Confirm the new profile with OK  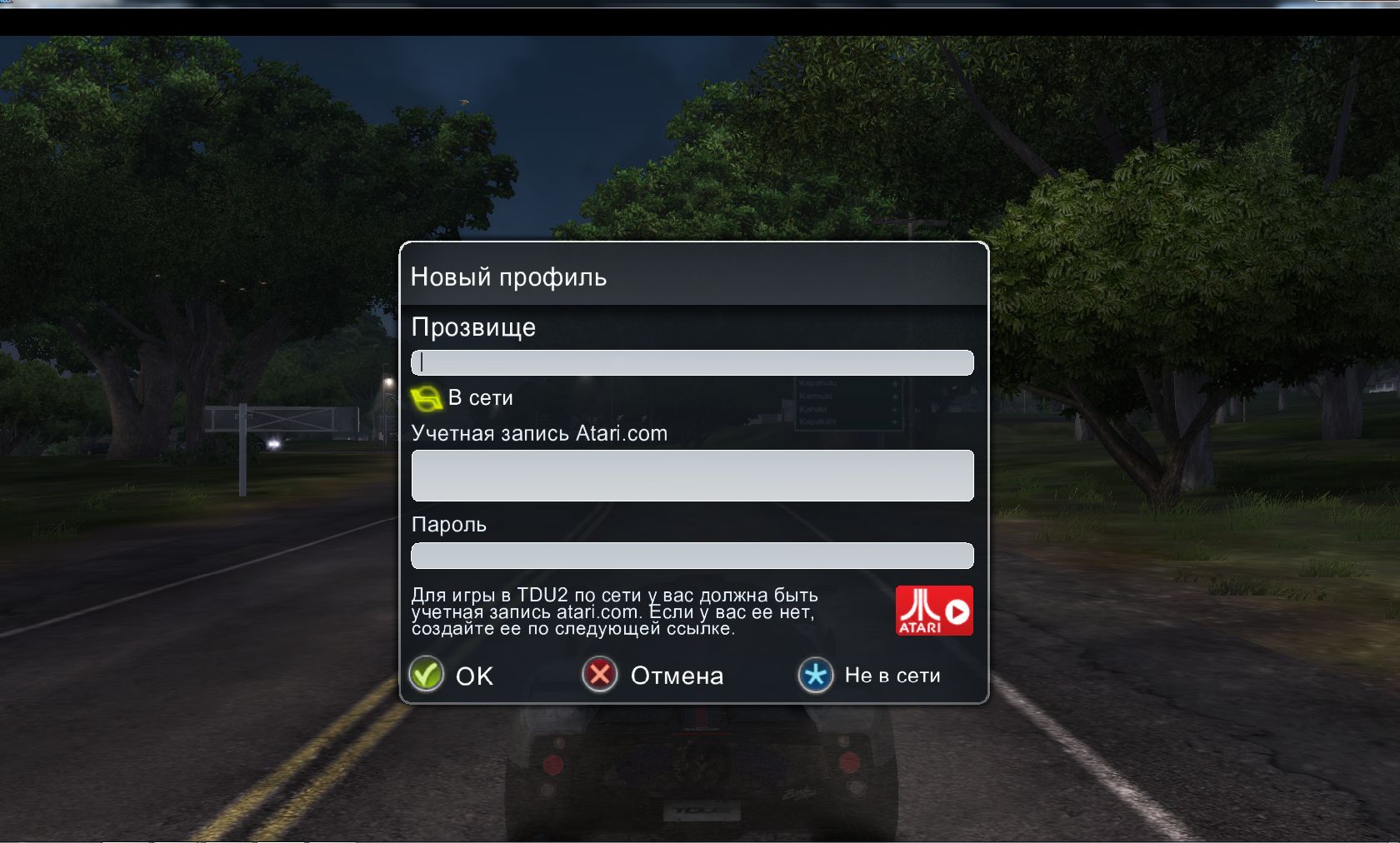point(452,675)
